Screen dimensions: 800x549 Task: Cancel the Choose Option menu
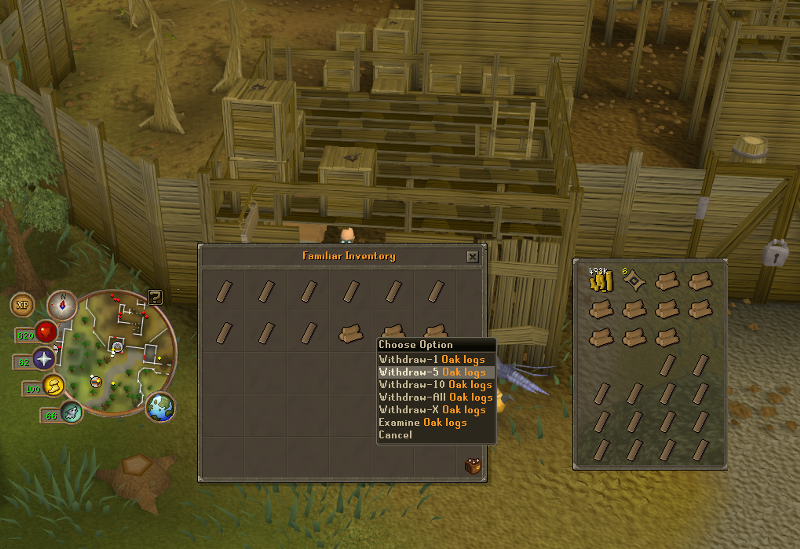pos(396,435)
